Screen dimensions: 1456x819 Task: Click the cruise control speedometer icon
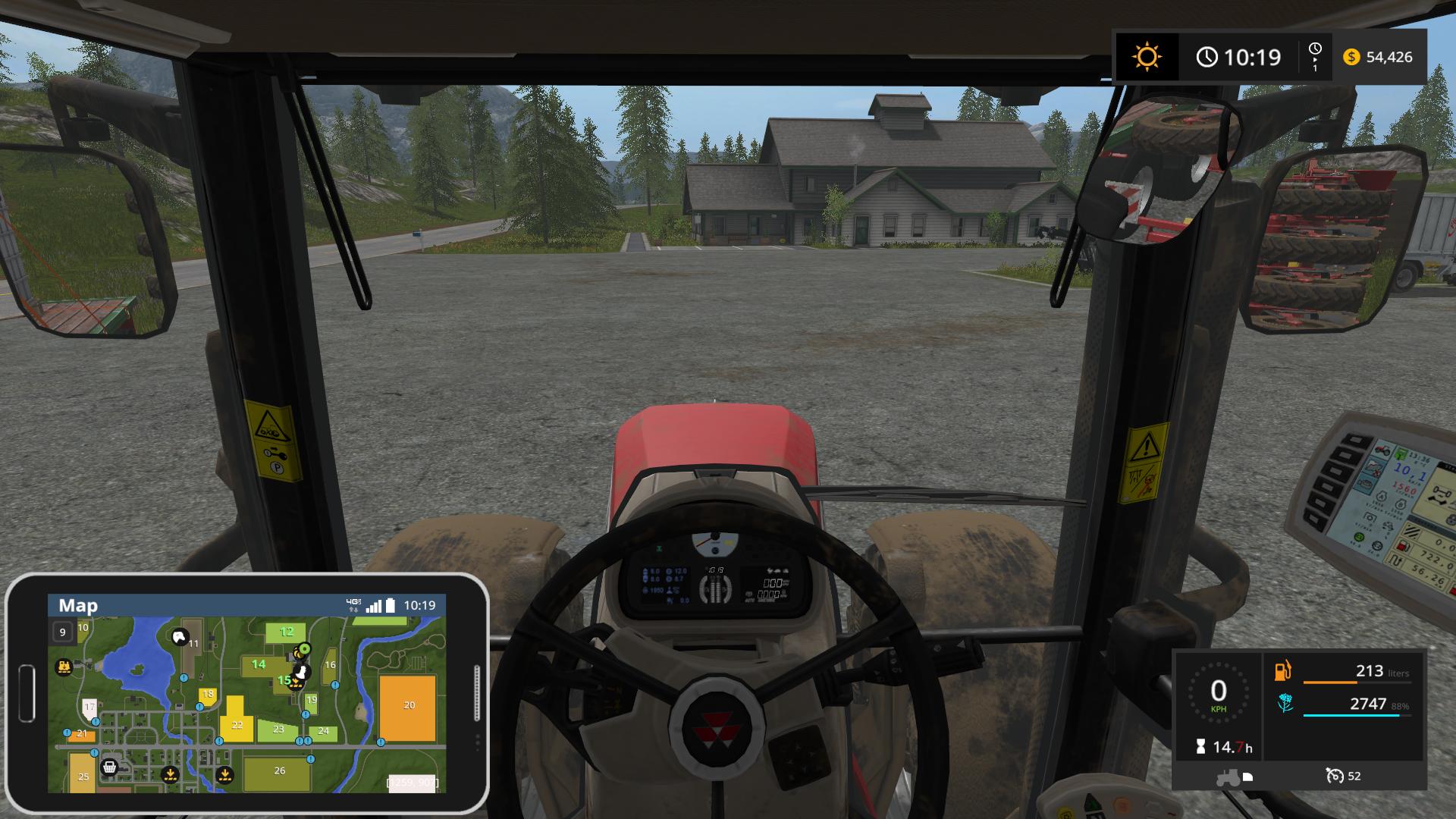tap(1335, 776)
